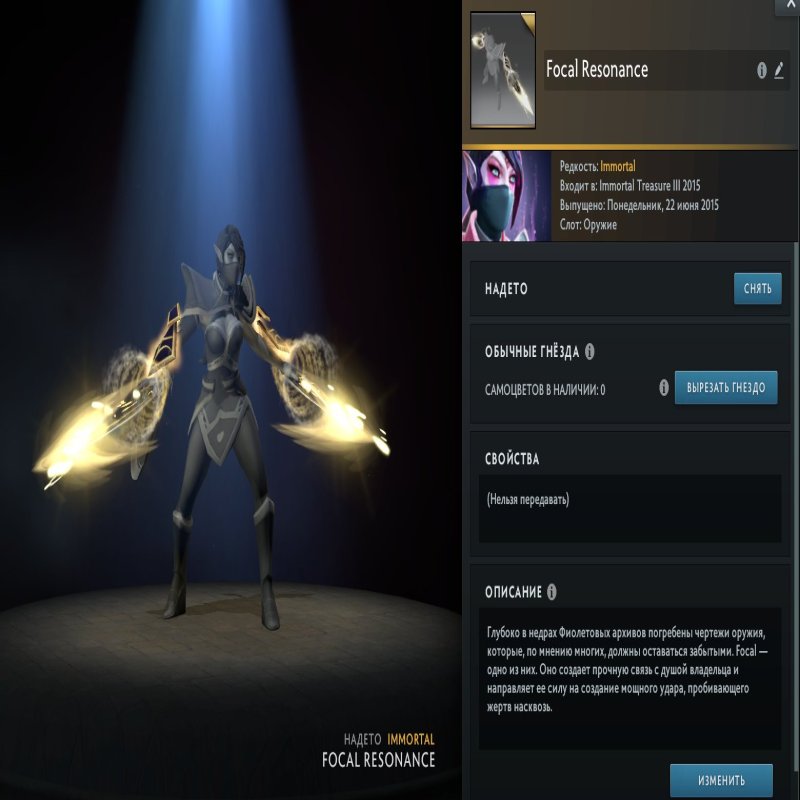Show info for Обычные гнёзда sockets
This screenshot has width=800, height=800.
click(589, 352)
